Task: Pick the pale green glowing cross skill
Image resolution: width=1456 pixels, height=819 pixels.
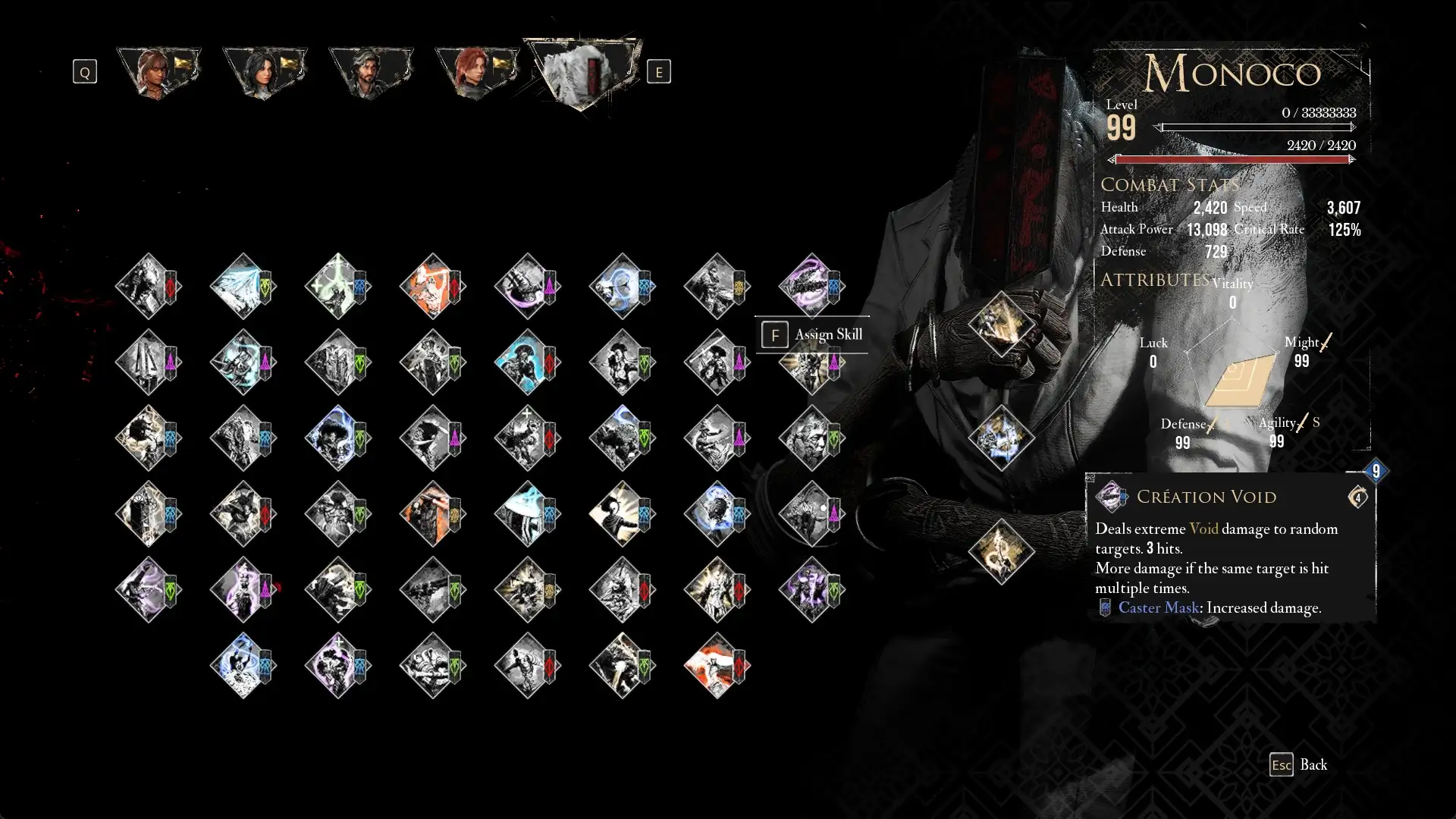Action: pos(337,286)
